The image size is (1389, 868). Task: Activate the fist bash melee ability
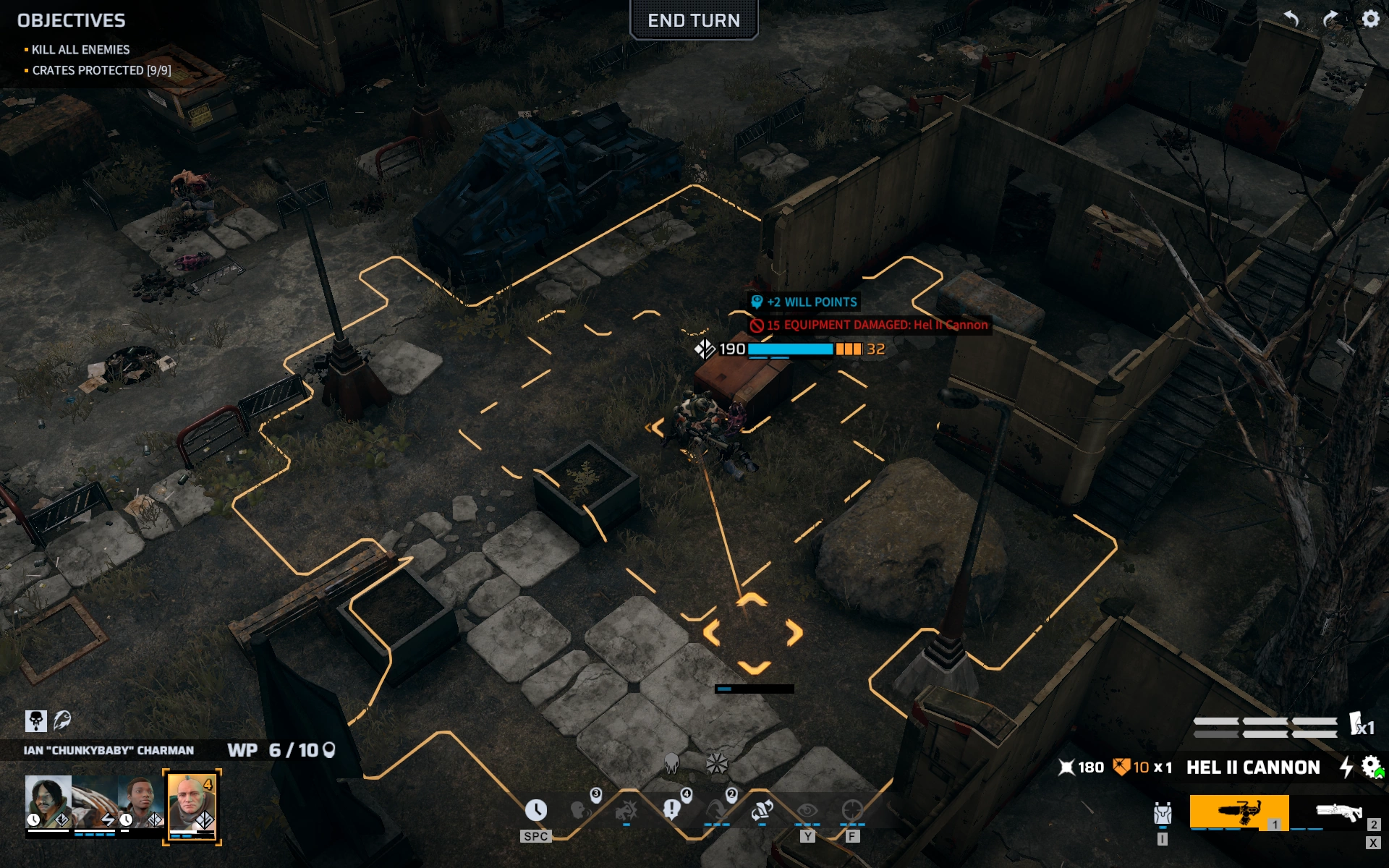click(x=626, y=810)
